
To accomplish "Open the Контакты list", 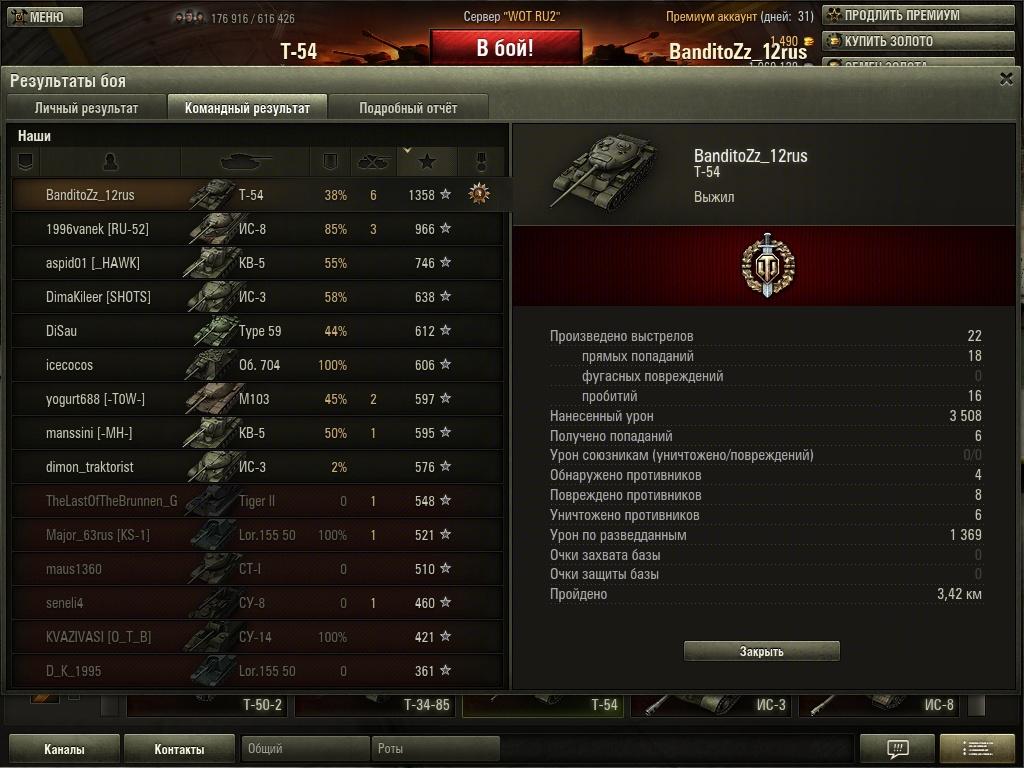I will tap(179, 749).
